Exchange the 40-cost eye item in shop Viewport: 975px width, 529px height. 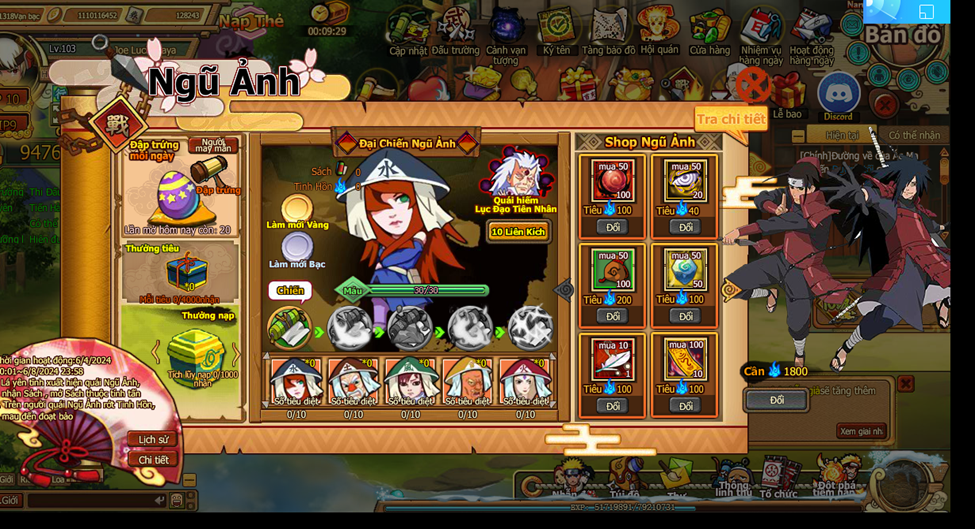(685, 227)
